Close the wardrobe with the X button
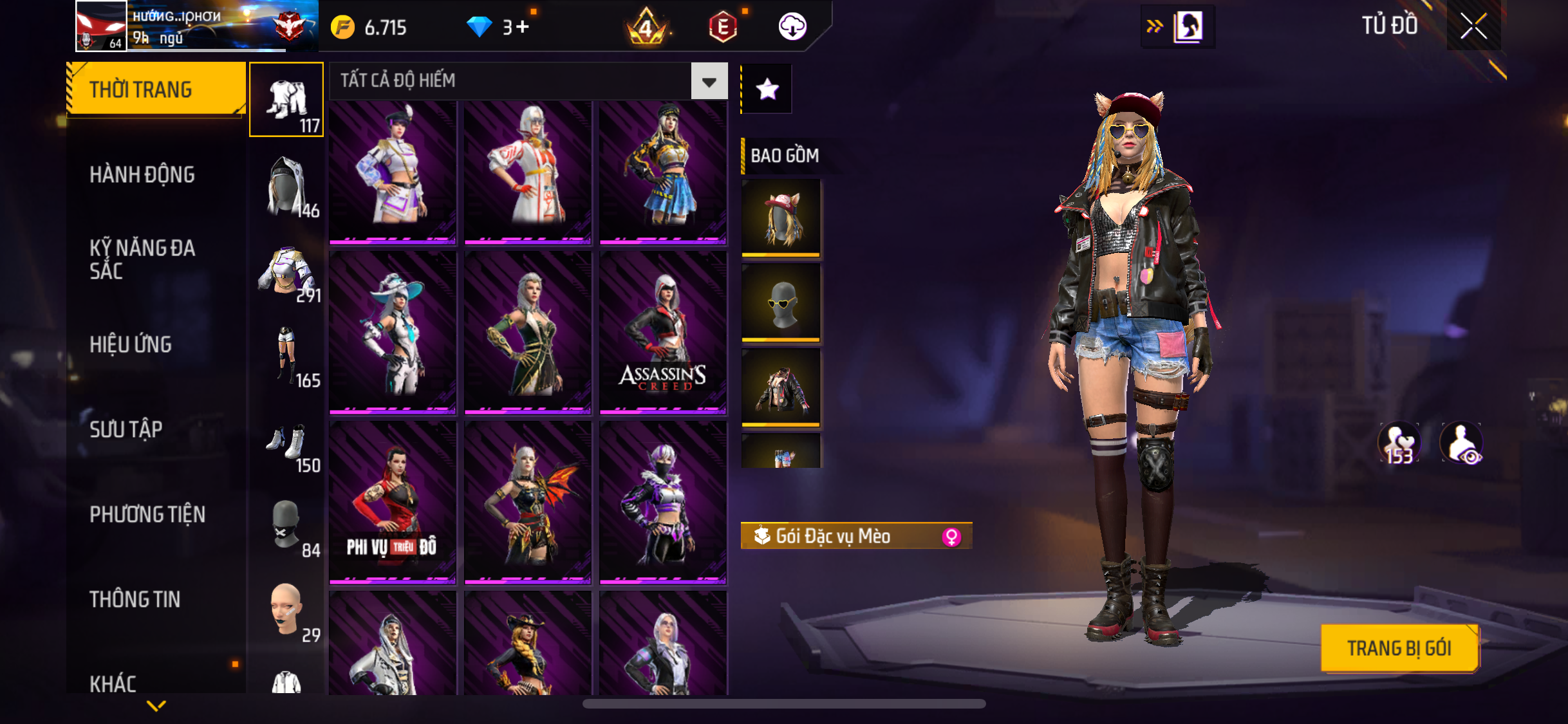 click(1473, 26)
